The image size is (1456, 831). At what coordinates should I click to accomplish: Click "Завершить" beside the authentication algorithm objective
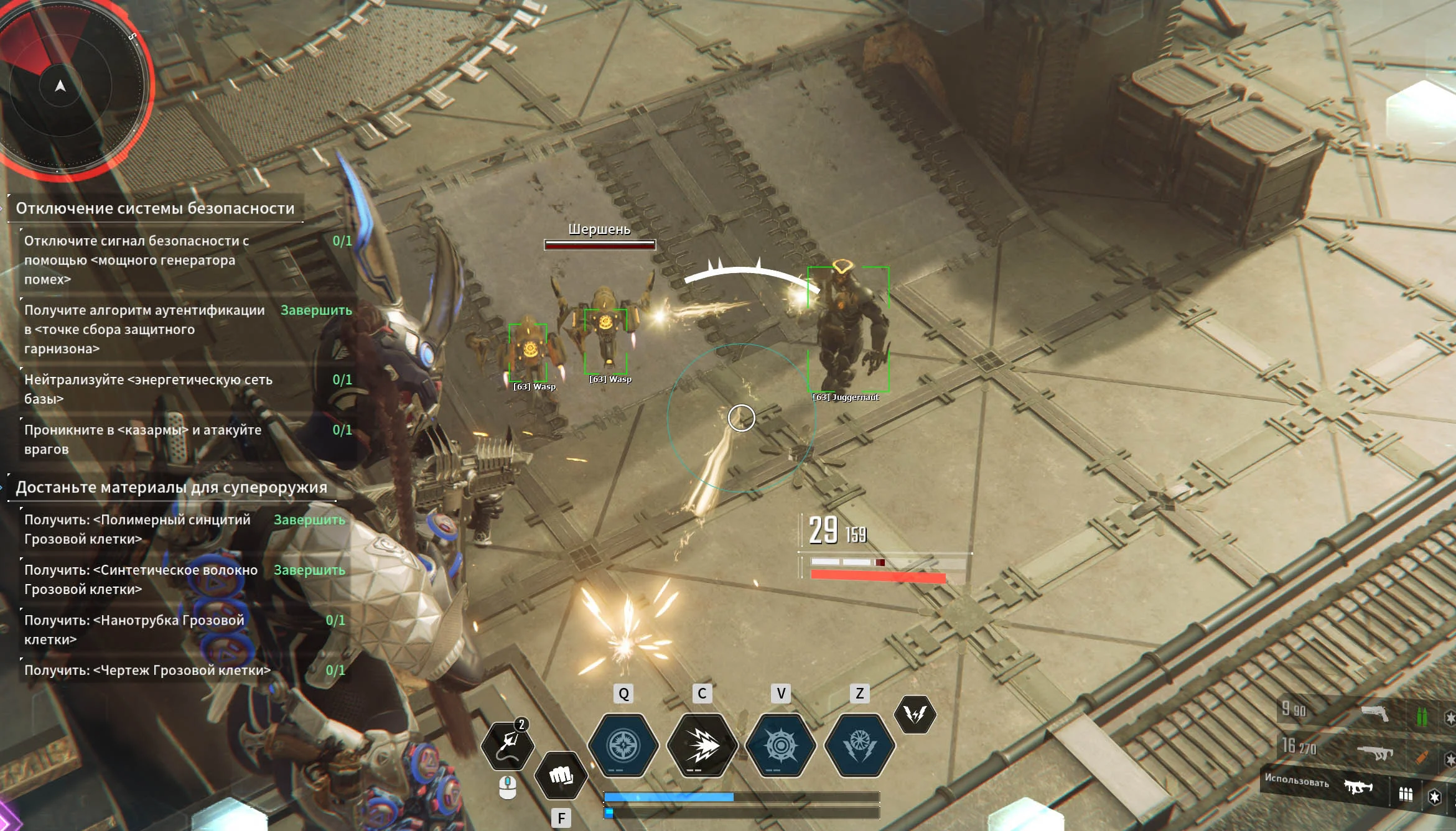(316, 310)
